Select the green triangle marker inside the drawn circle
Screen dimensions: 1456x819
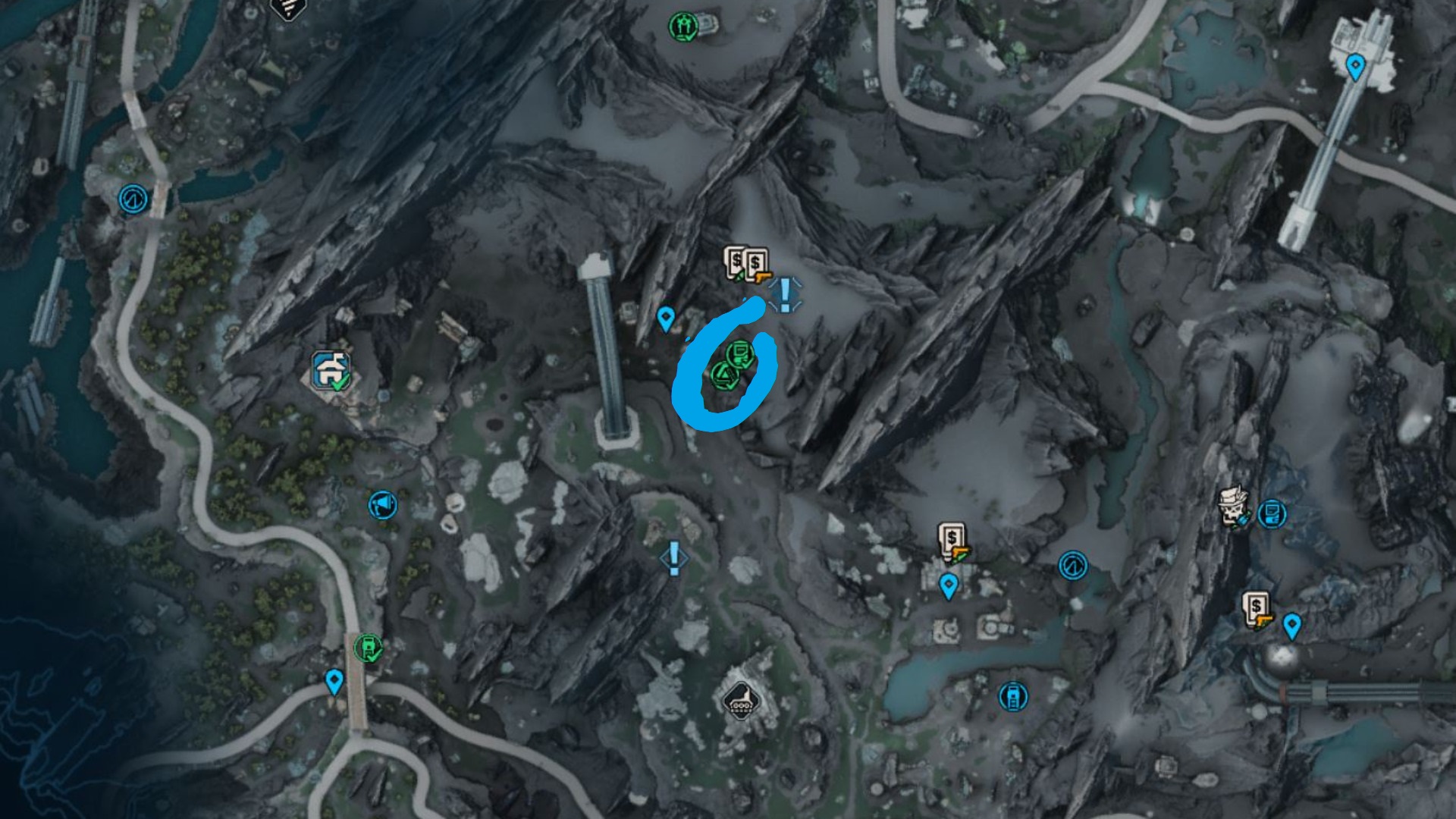[x=723, y=375]
